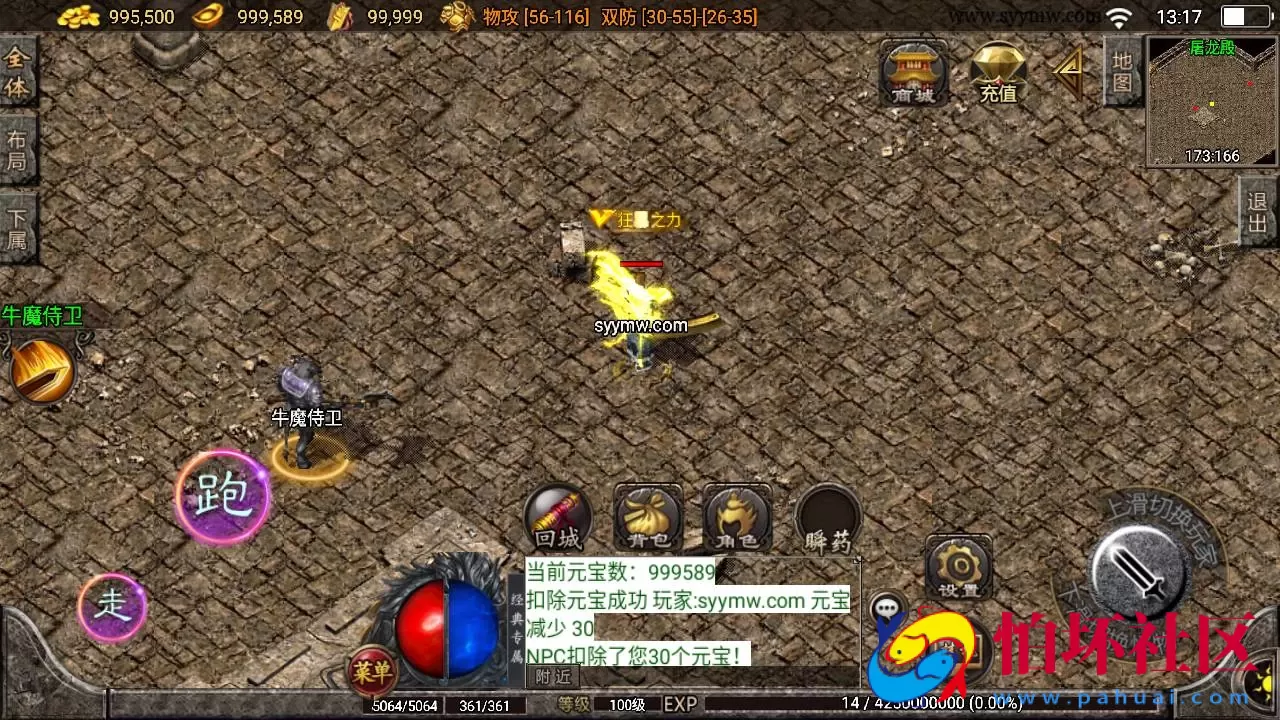
Task: Toggle the chat bubble window
Action: click(x=885, y=606)
